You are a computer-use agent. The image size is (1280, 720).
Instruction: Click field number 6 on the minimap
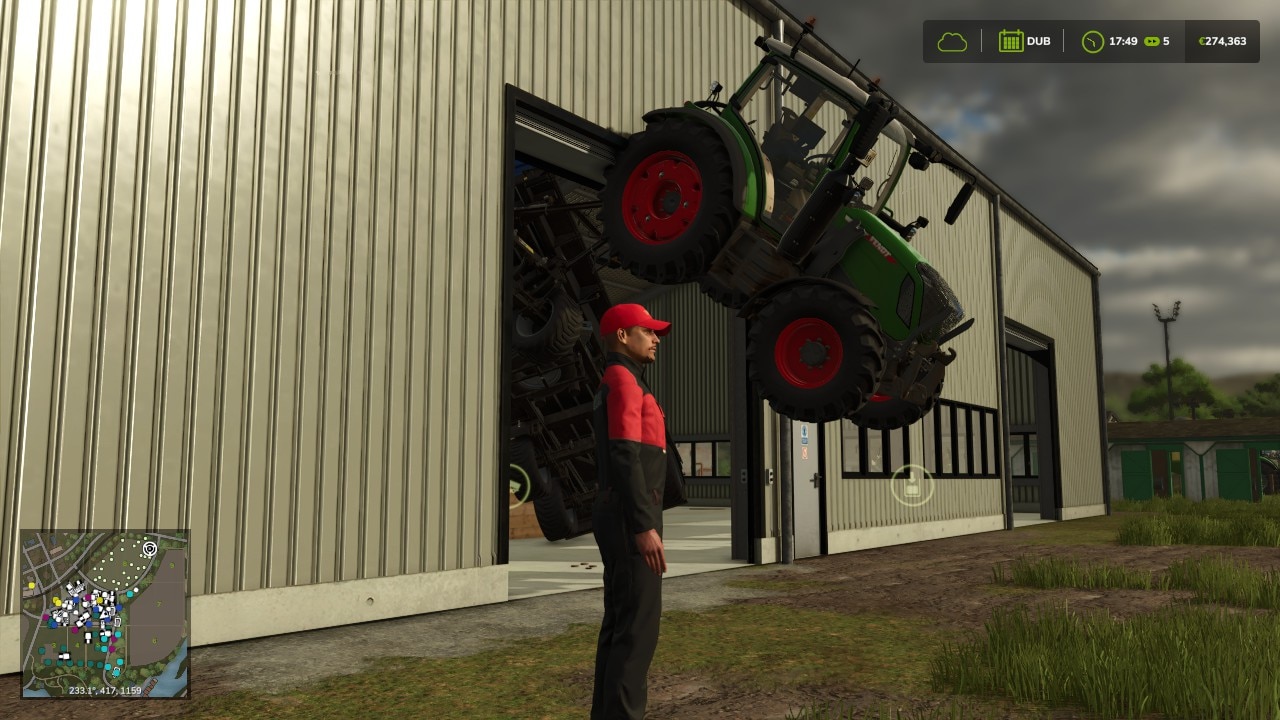point(154,640)
